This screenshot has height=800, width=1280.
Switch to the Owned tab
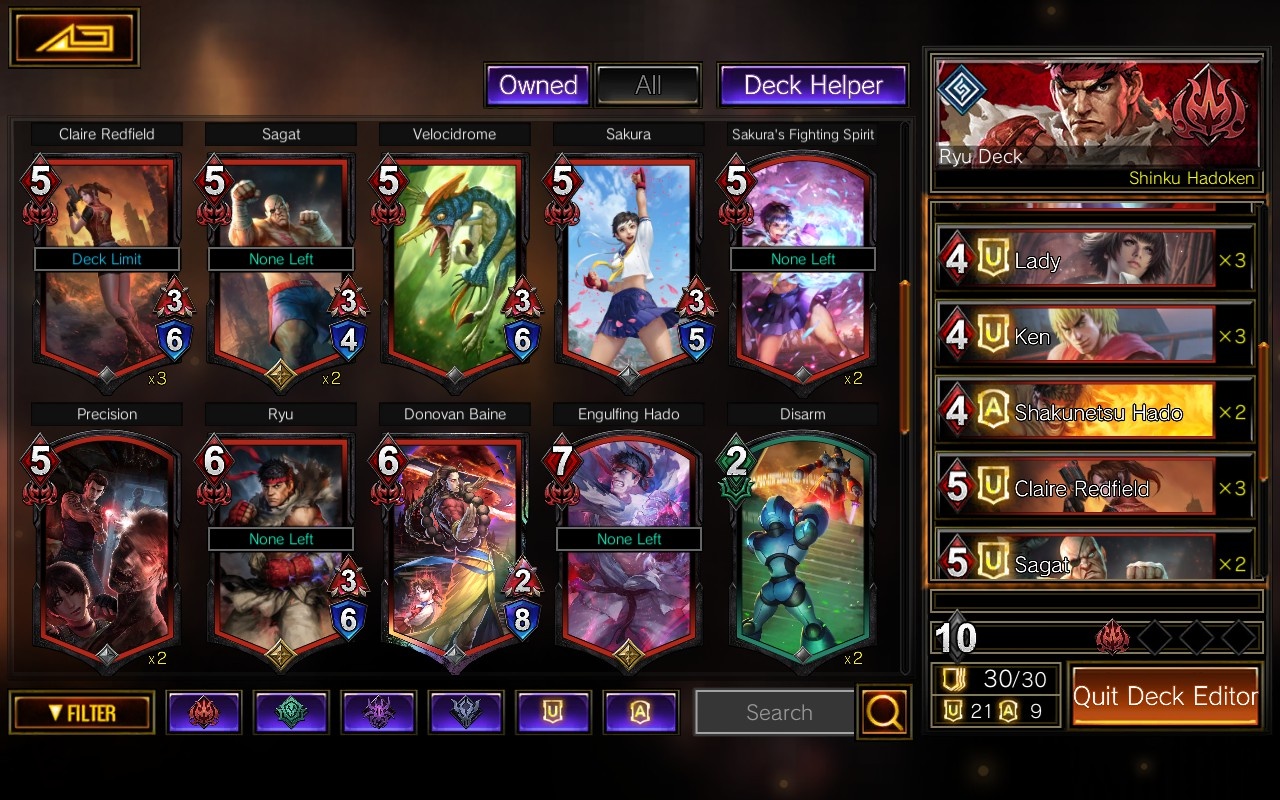(537, 85)
